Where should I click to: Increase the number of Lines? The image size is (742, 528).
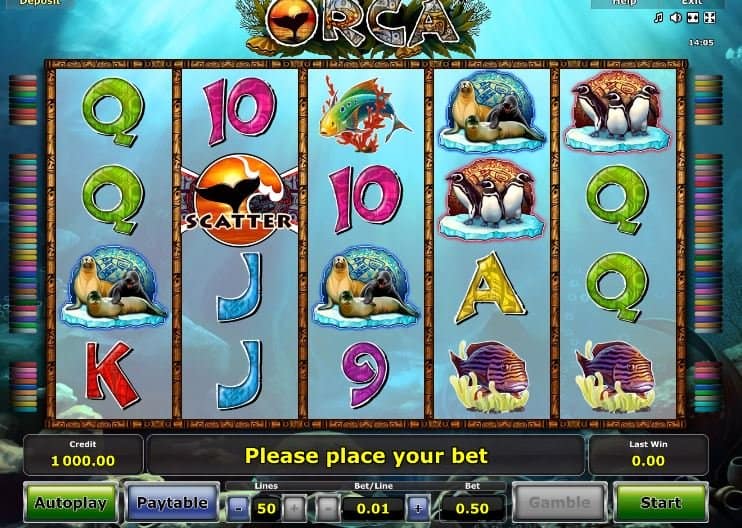293,509
